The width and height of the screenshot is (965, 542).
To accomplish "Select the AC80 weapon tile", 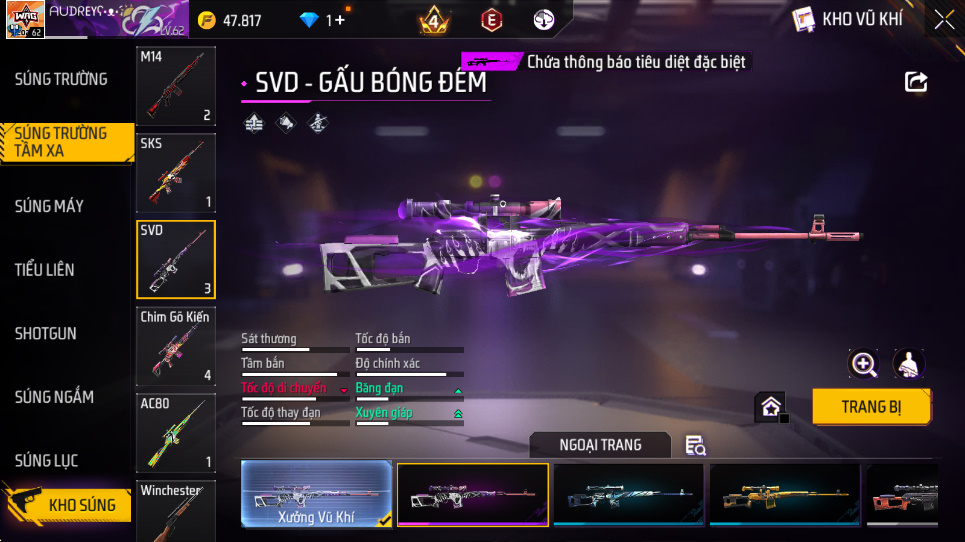I will 176,432.
